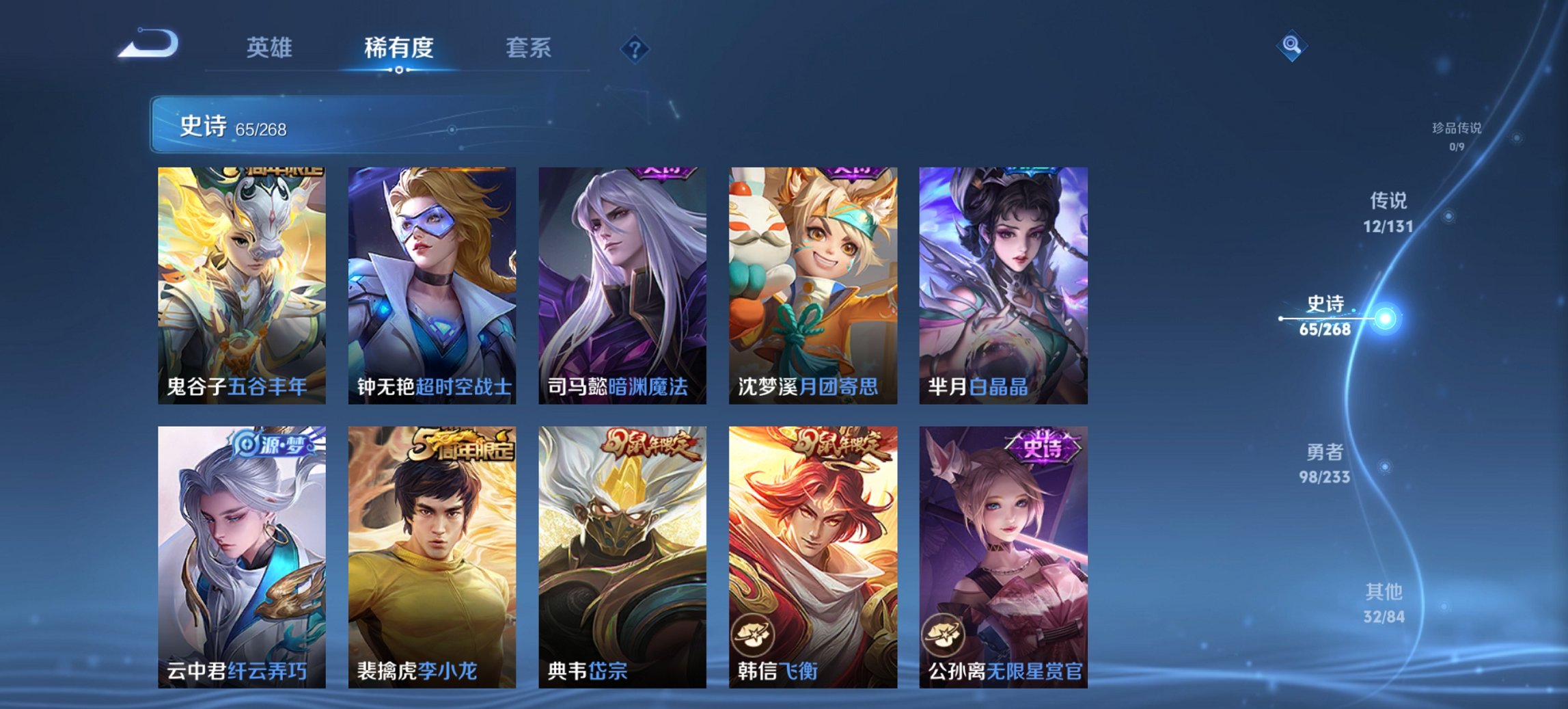Click the 稀有度 tab label
This screenshot has height=709, width=1568.
click(x=399, y=47)
